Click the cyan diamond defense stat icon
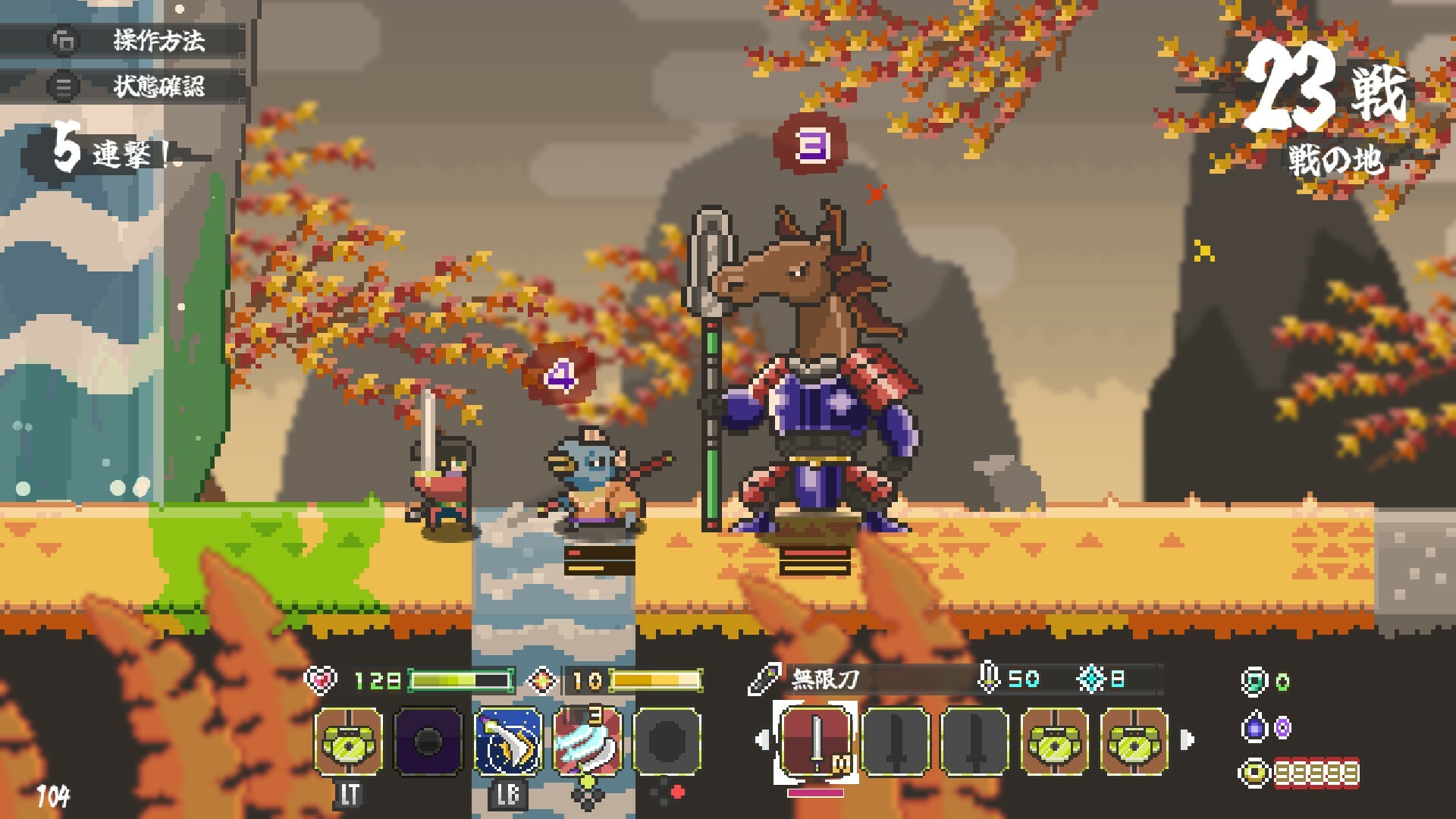1456x819 pixels. click(1092, 677)
